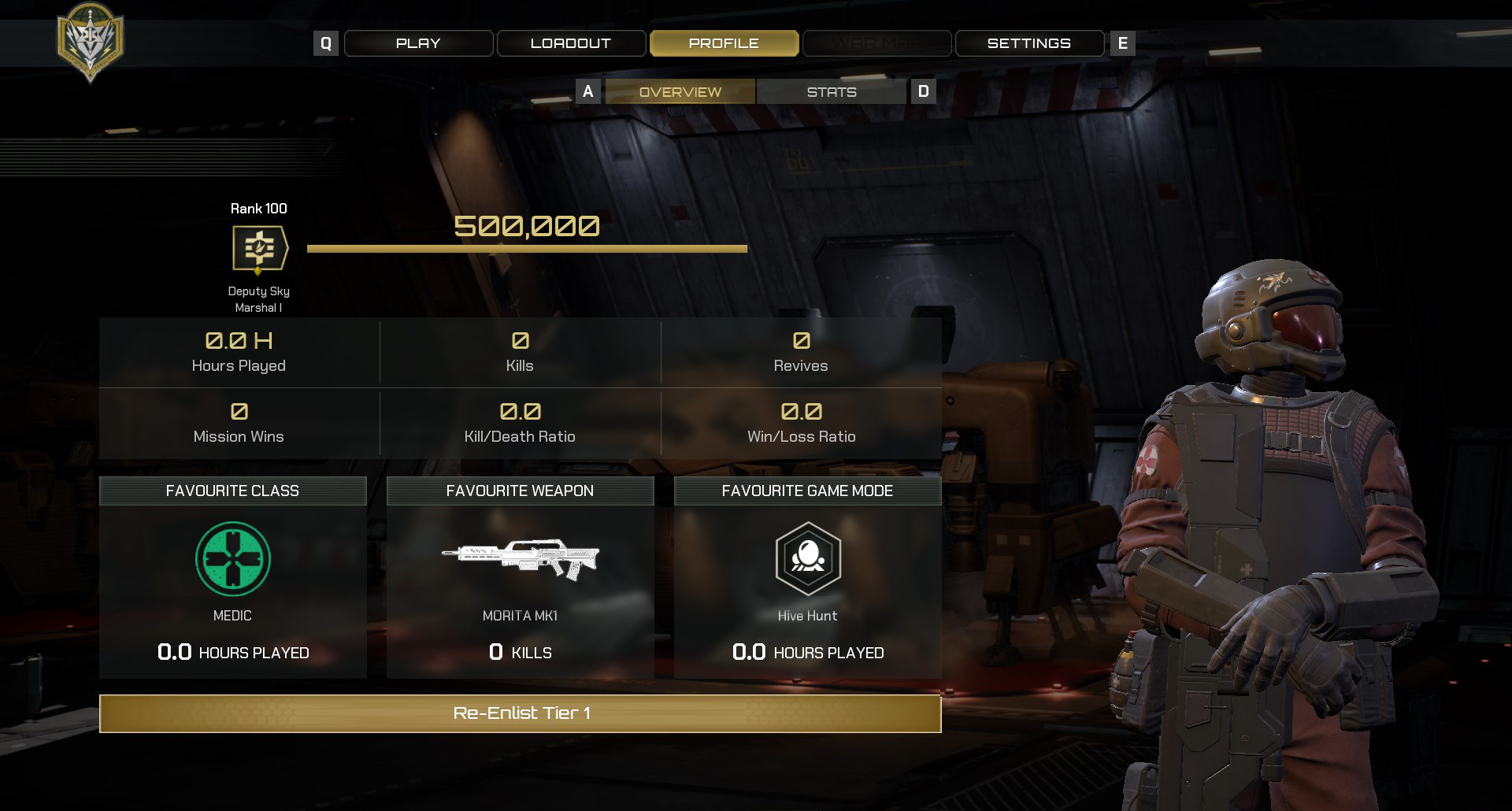
Task: Switch to the Stats sub-tab
Action: pyautogui.click(x=831, y=92)
